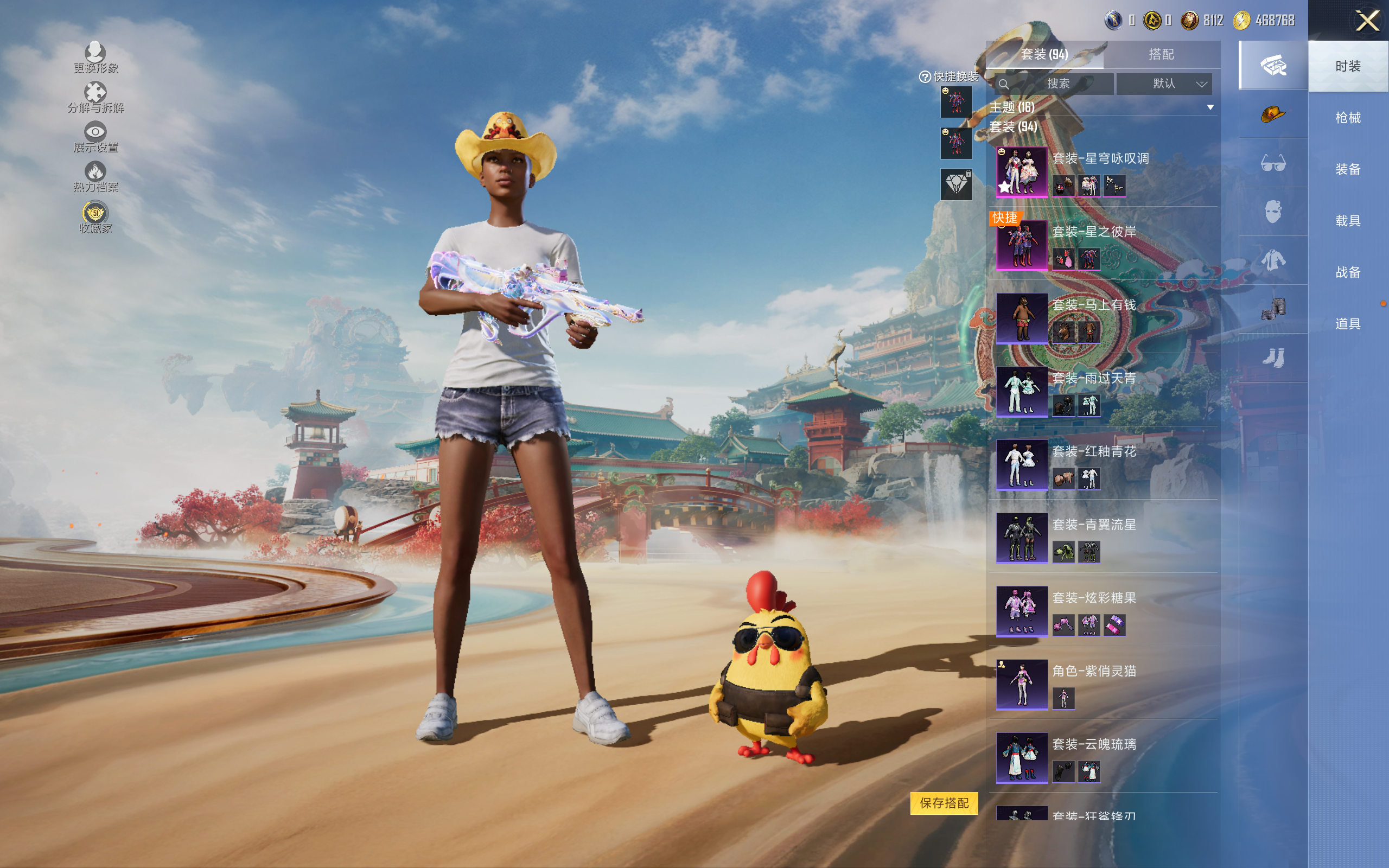1389x868 pixels.
Task: Open the 收藏家 collector page
Action: [x=95, y=218]
